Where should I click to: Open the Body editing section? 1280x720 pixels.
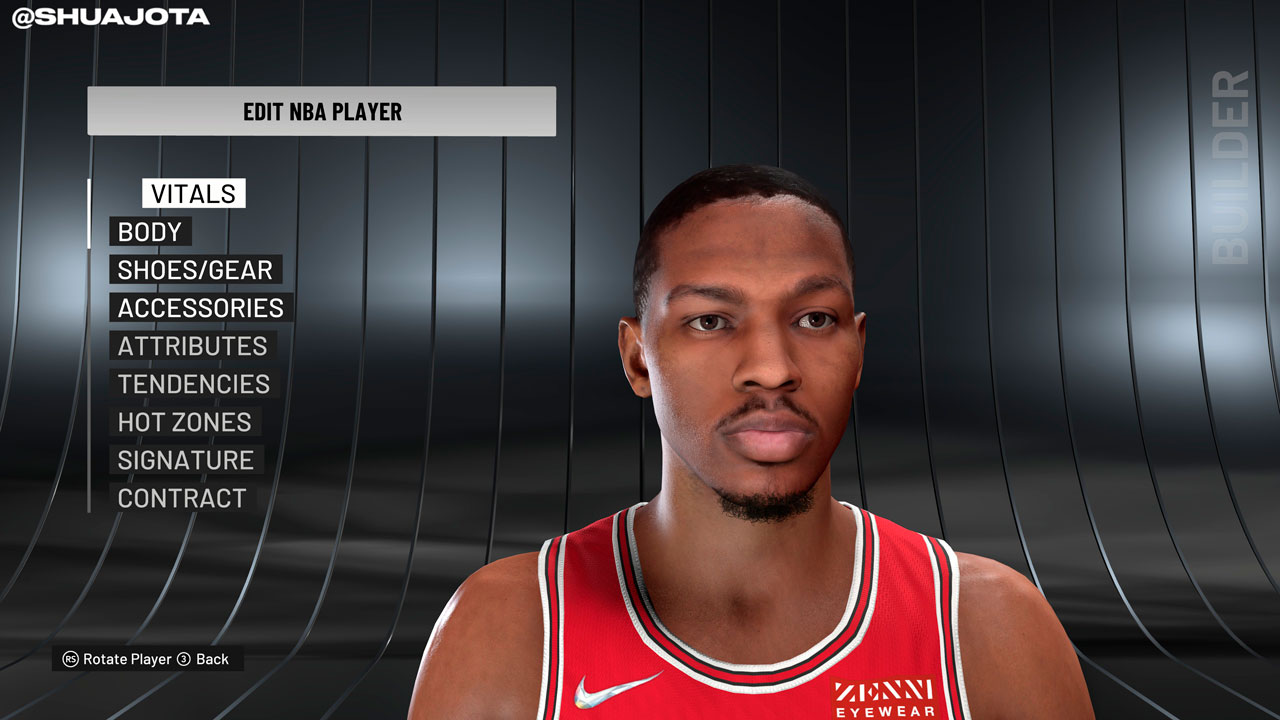(x=150, y=232)
